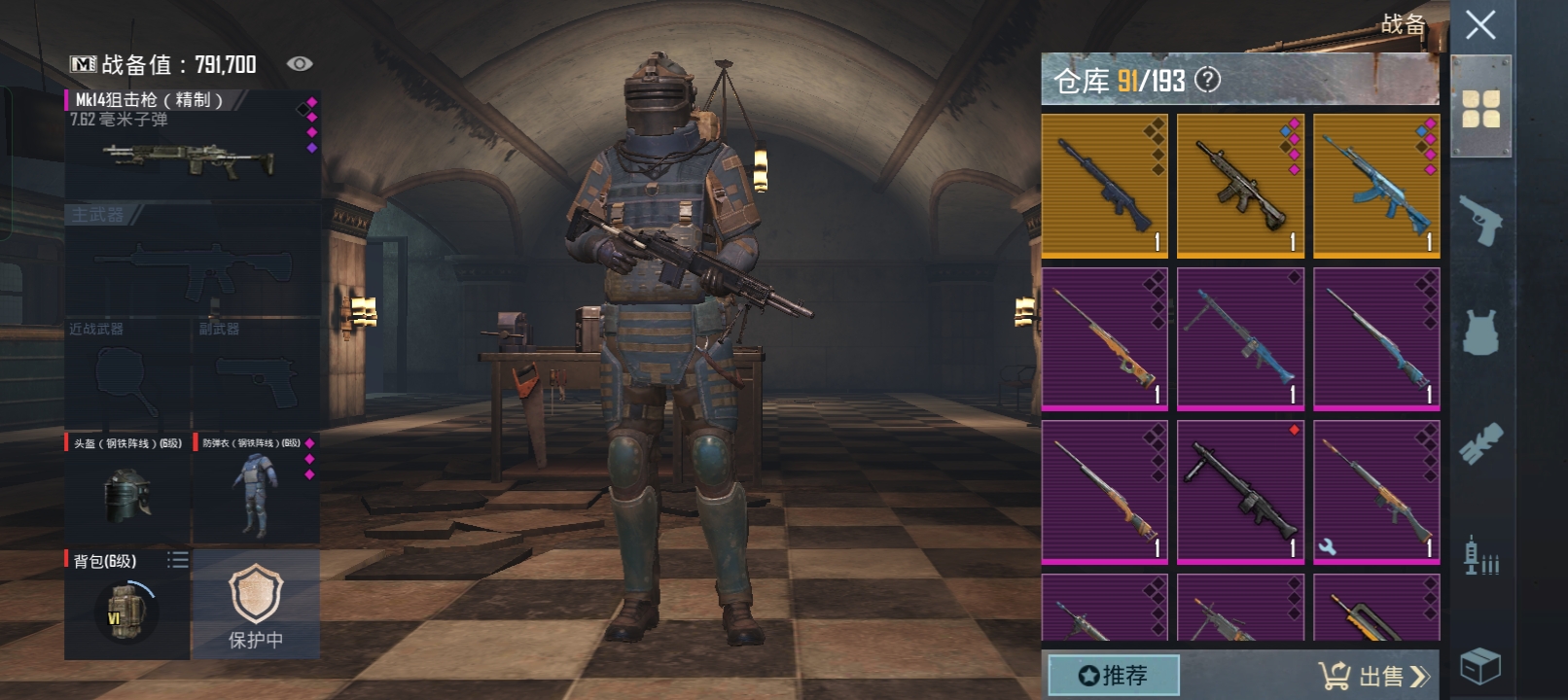Select the equipped Mk14 sniper rifle slot
Screen dimensions: 1568x700
(x=192, y=146)
